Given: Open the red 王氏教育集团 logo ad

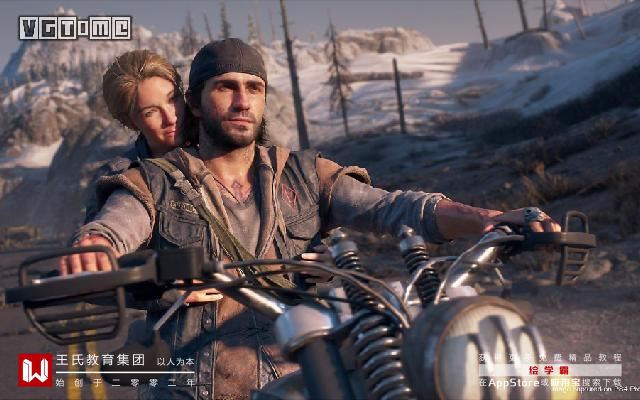Looking at the screenshot, I should pos(35,369).
